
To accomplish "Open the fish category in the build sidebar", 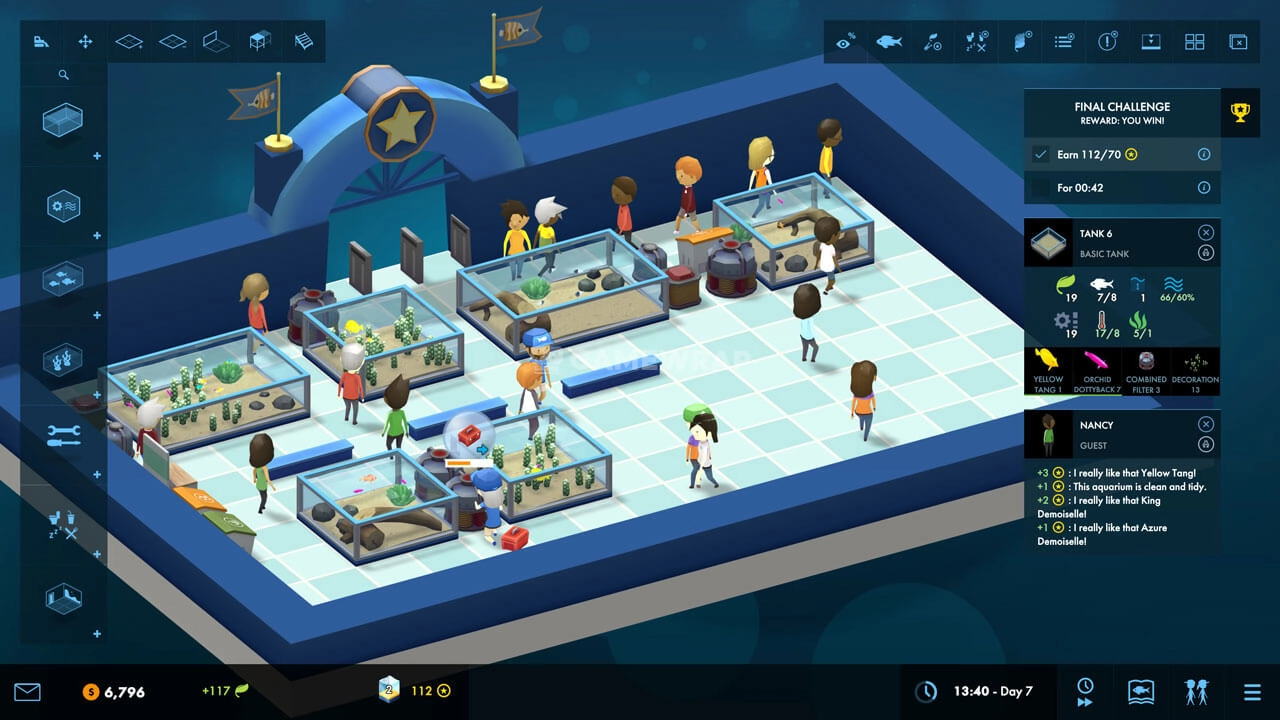I will coord(62,279).
